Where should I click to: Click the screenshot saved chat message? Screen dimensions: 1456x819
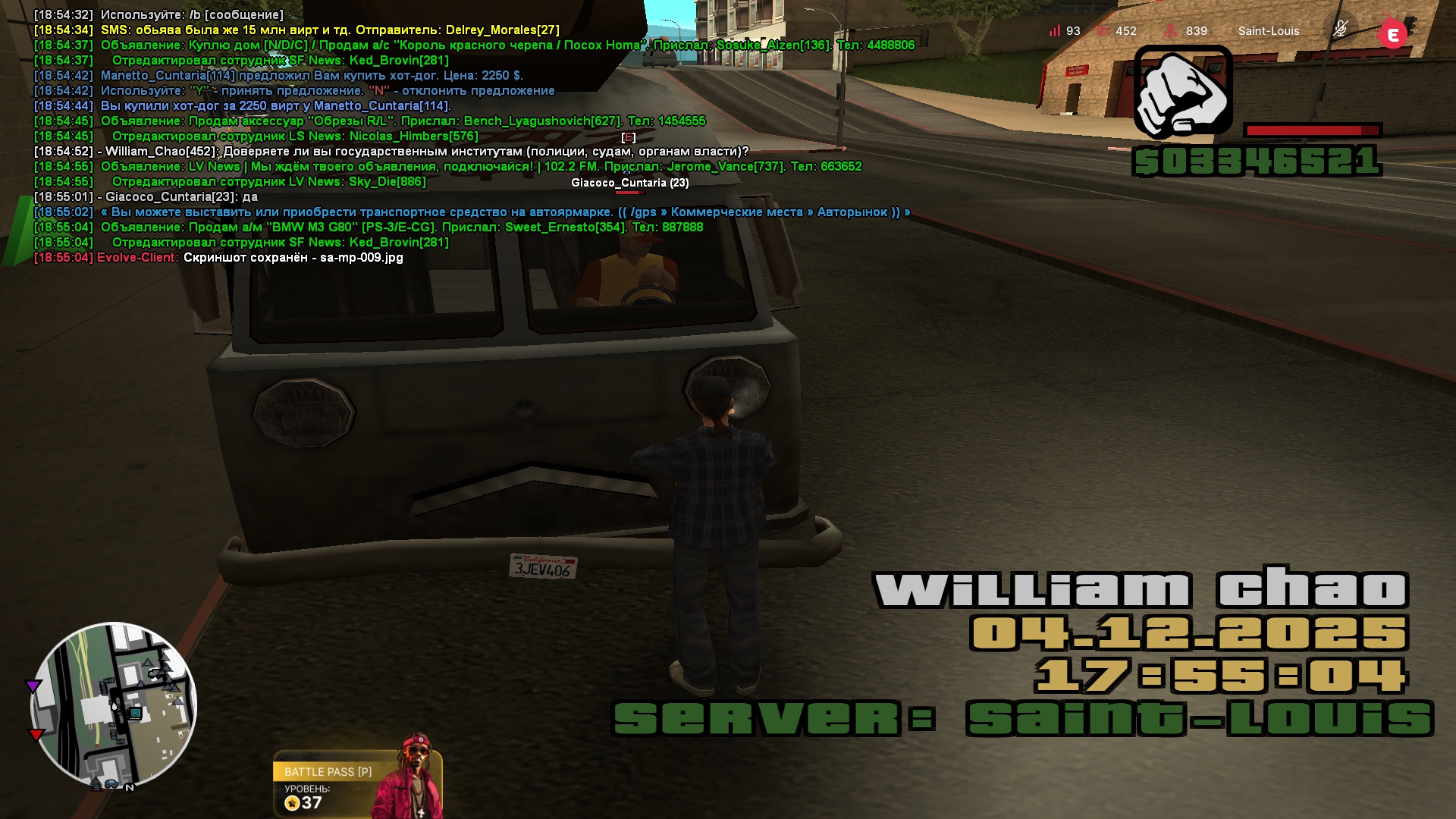(x=218, y=258)
